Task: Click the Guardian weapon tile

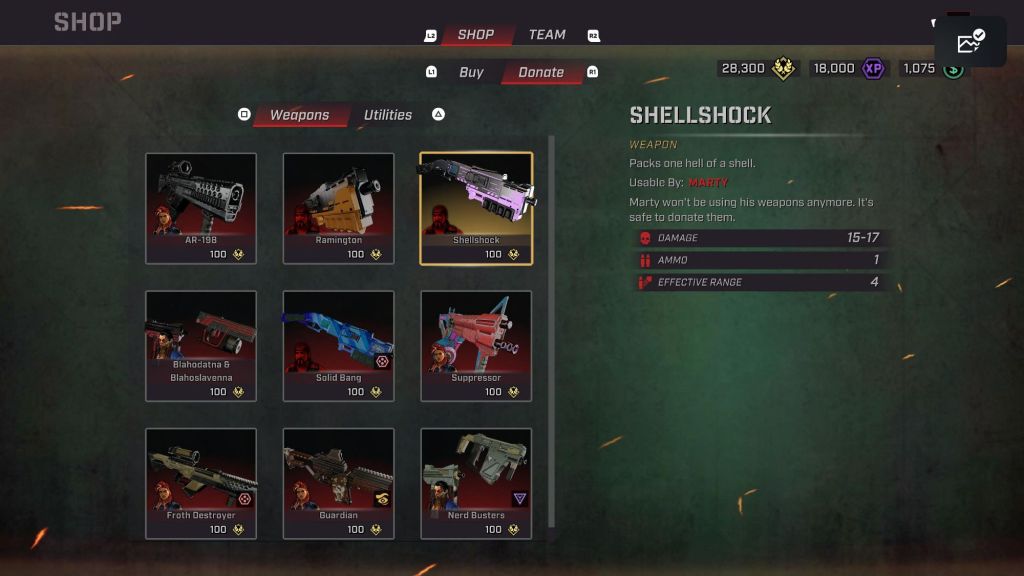Action: tap(338, 484)
